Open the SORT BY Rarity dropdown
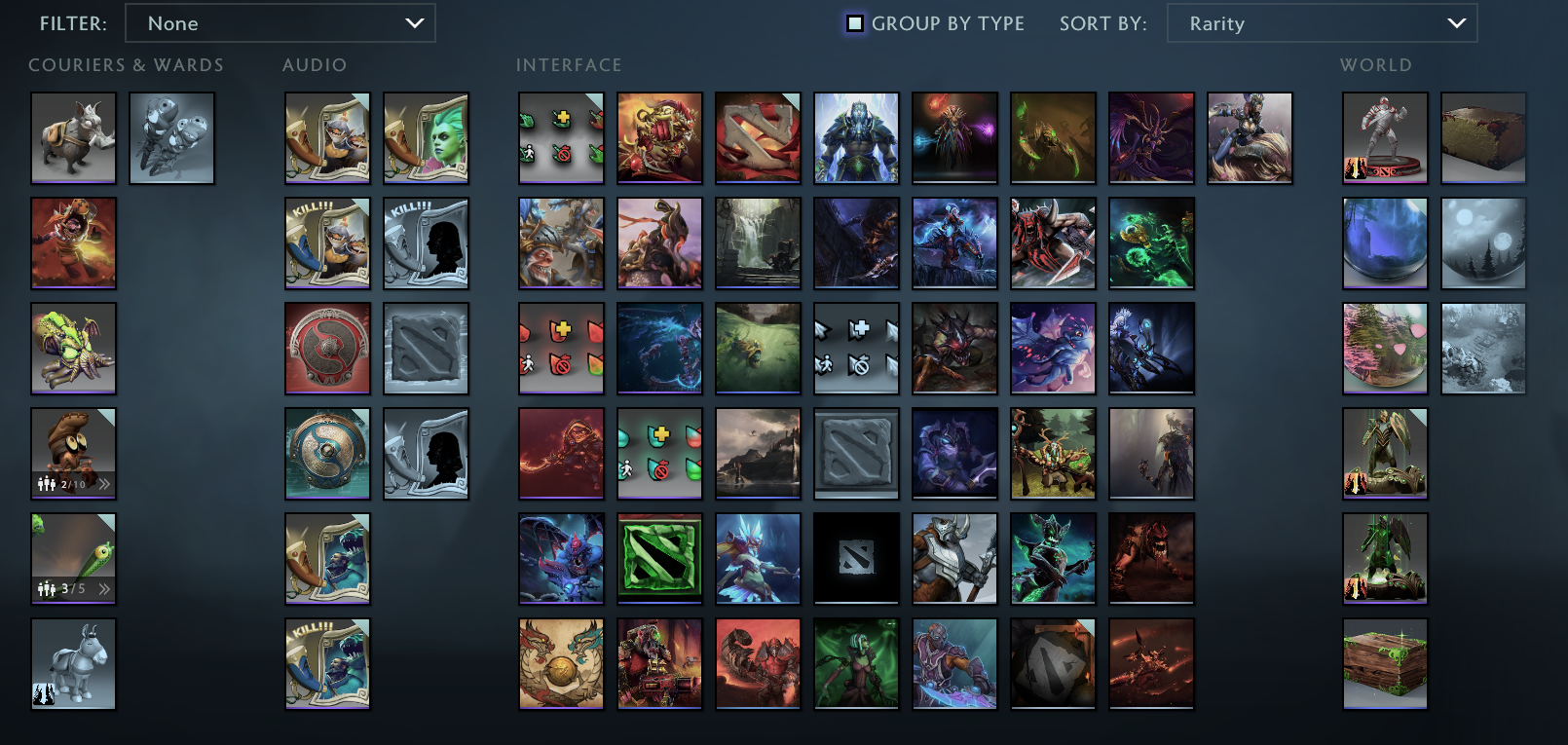Image resolution: width=1568 pixels, height=745 pixels. 1321,22
